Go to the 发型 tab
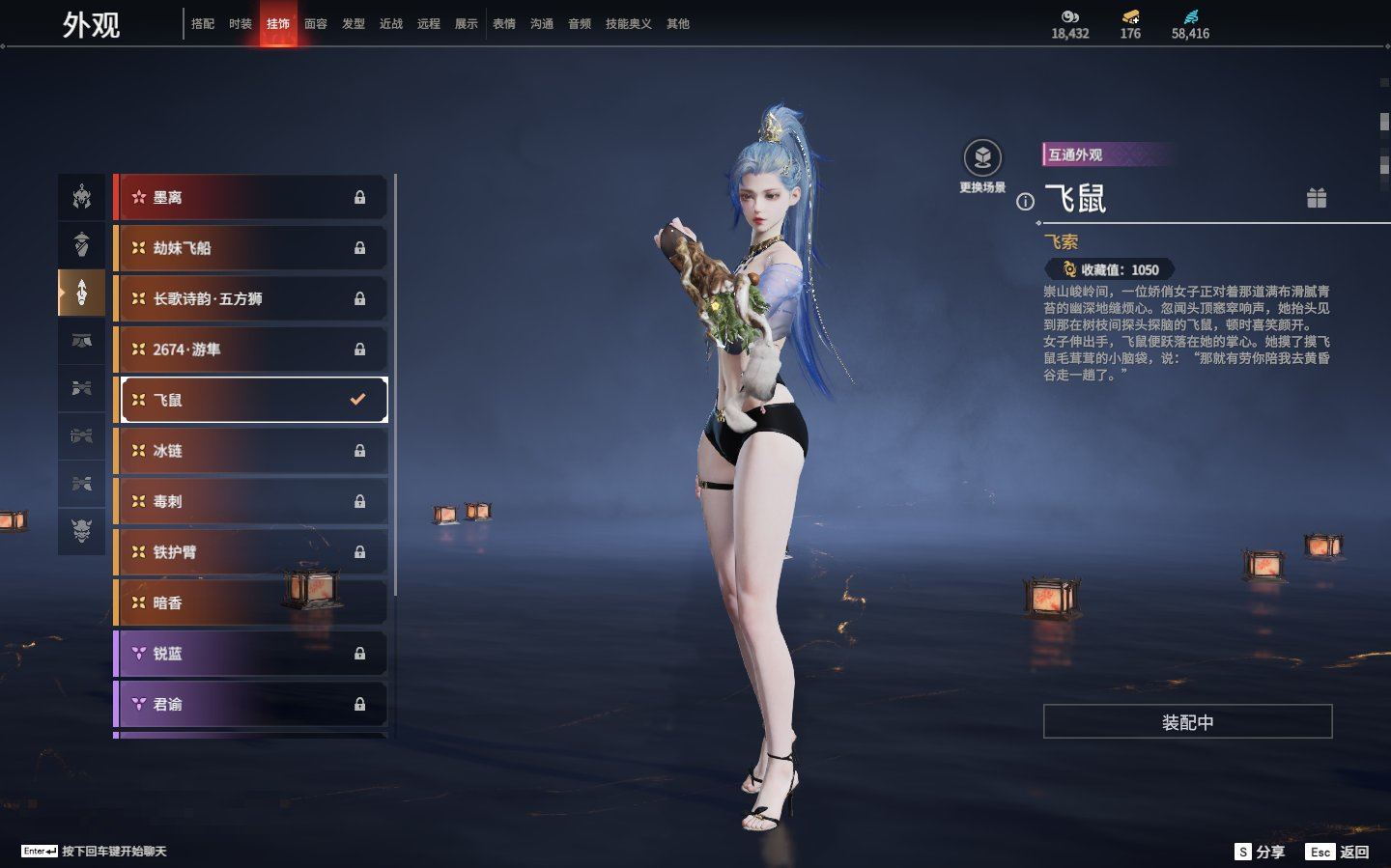 (x=354, y=24)
